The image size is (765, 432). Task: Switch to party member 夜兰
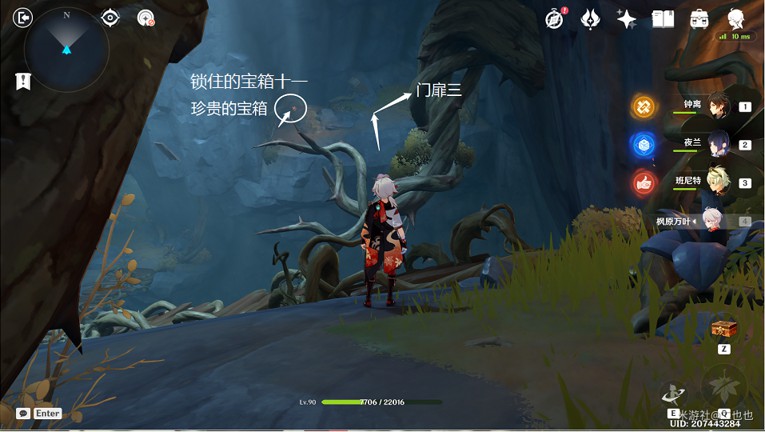point(719,144)
